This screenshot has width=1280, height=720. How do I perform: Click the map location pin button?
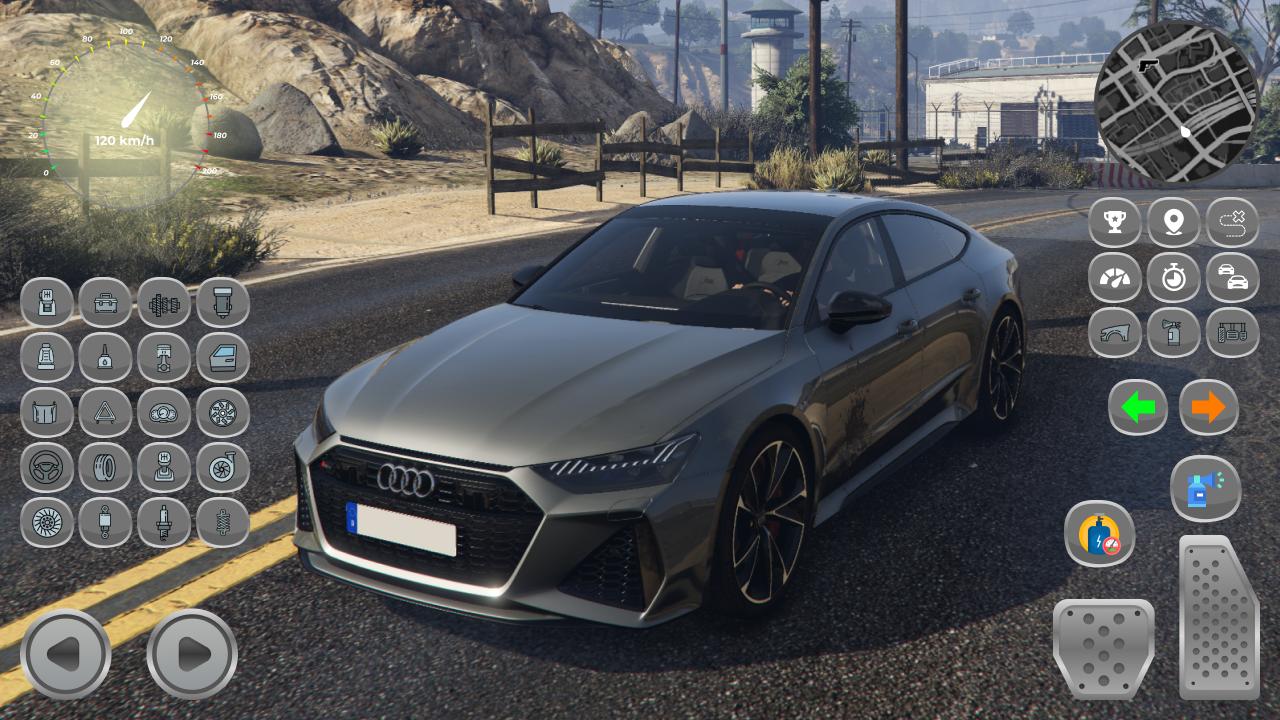[x=1173, y=222]
